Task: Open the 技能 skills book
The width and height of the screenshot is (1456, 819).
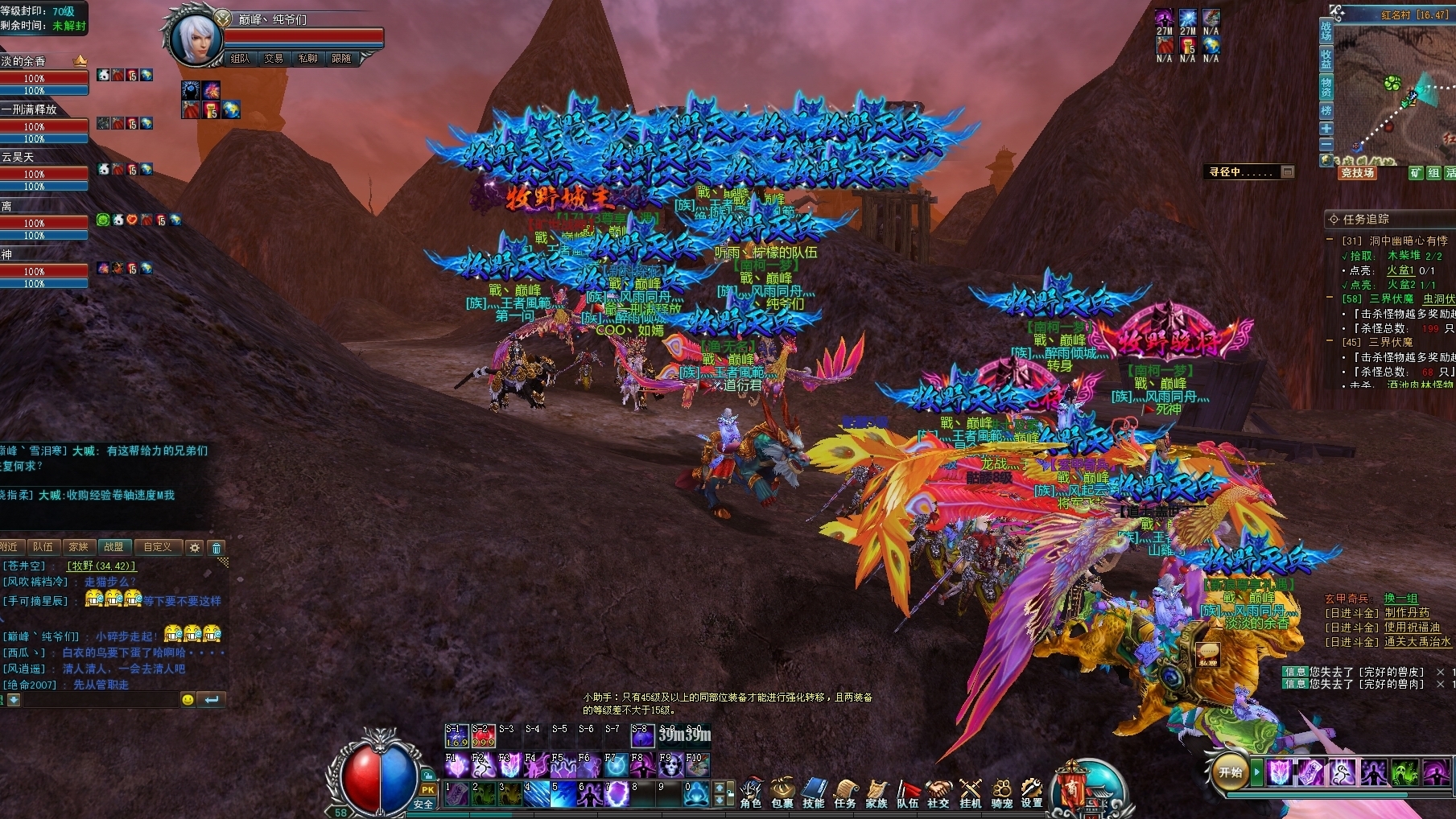Action: pos(814,792)
